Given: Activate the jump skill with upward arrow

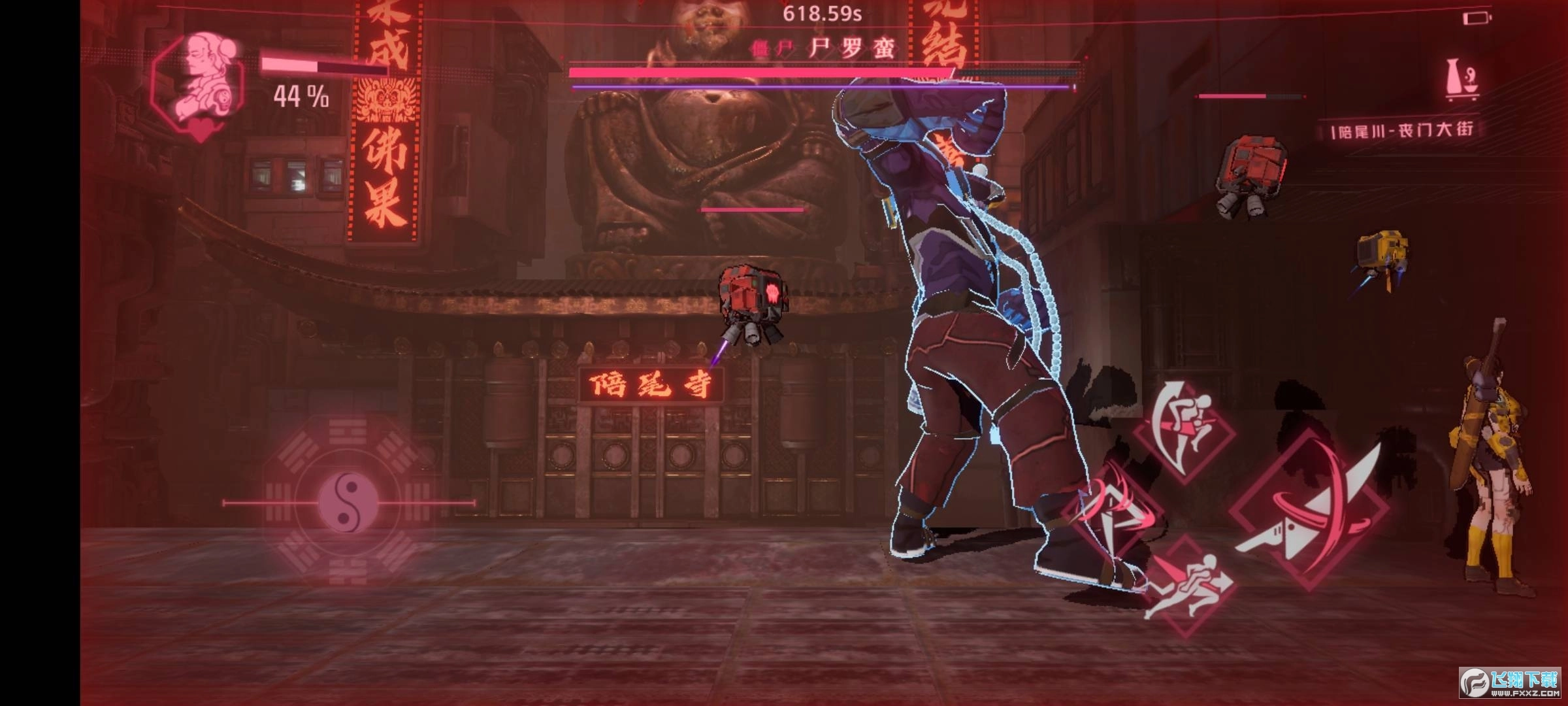Looking at the screenshot, I should [x=1184, y=430].
